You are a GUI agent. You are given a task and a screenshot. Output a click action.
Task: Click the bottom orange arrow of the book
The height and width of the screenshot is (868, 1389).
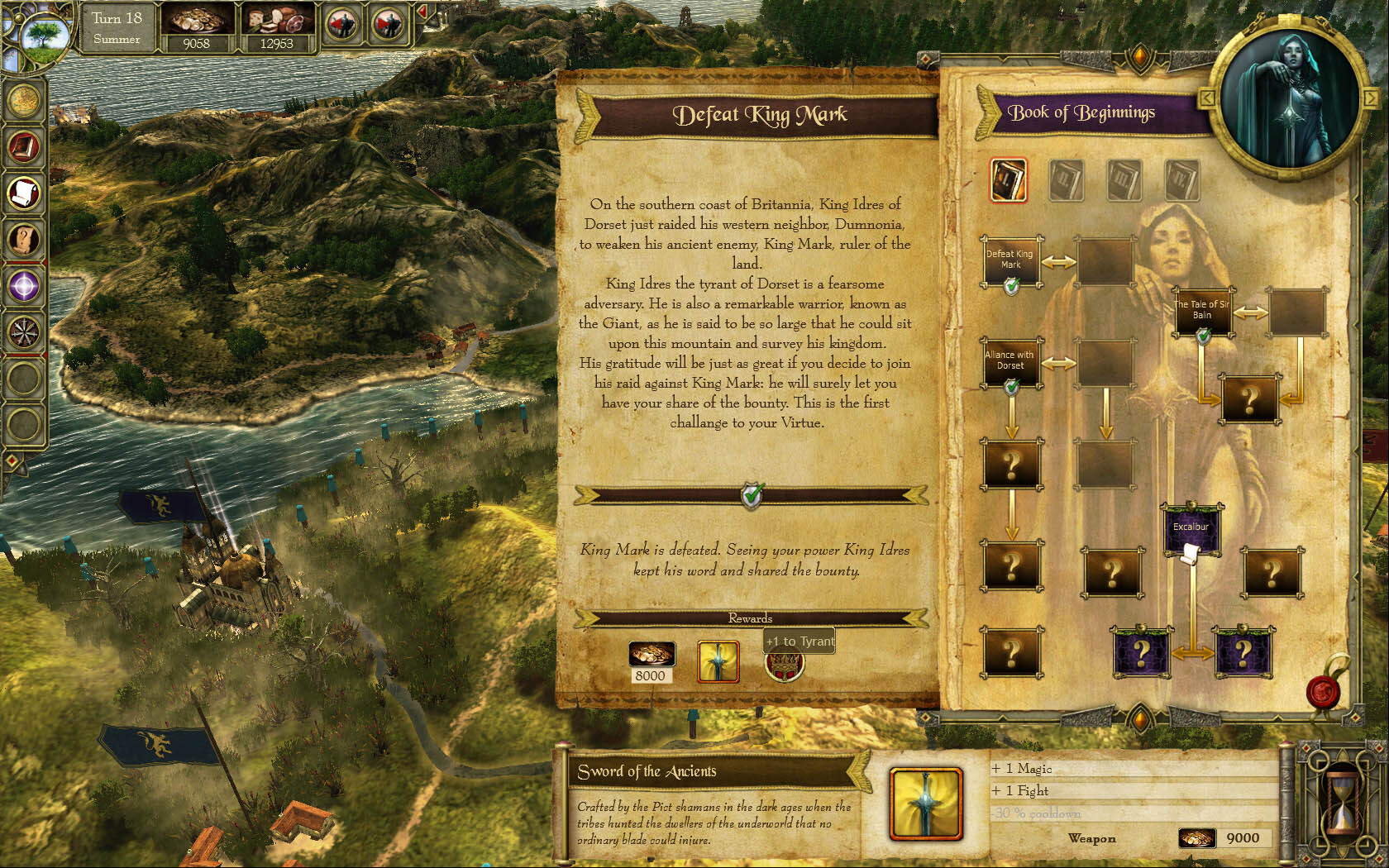point(1140,720)
